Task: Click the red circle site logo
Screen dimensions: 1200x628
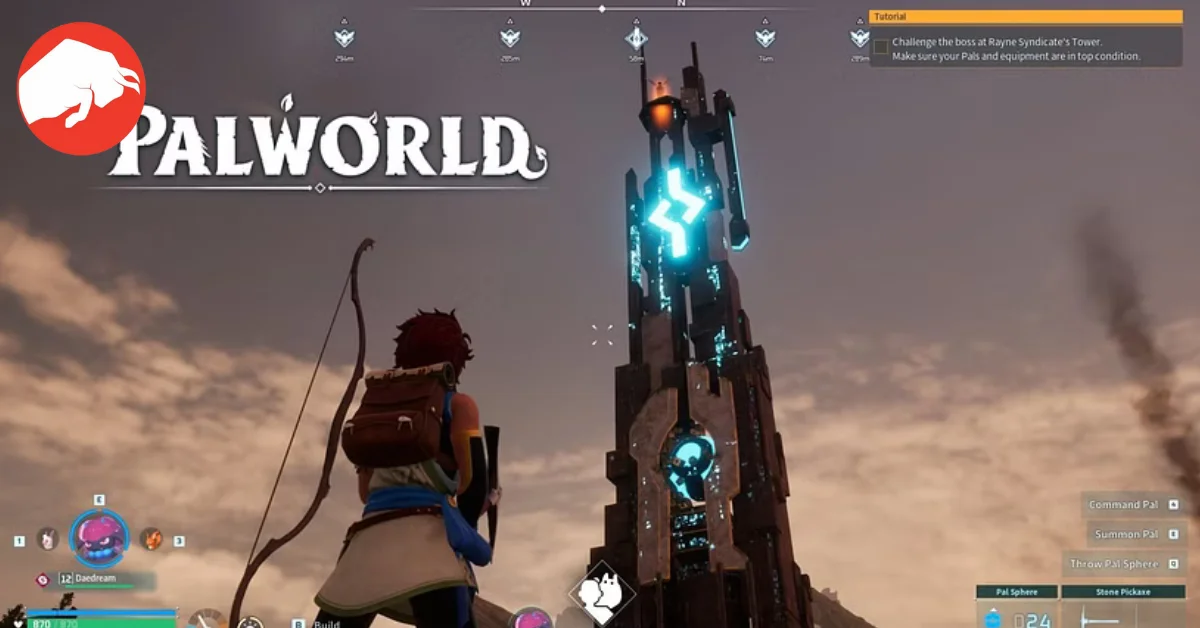Action: click(x=81, y=88)
